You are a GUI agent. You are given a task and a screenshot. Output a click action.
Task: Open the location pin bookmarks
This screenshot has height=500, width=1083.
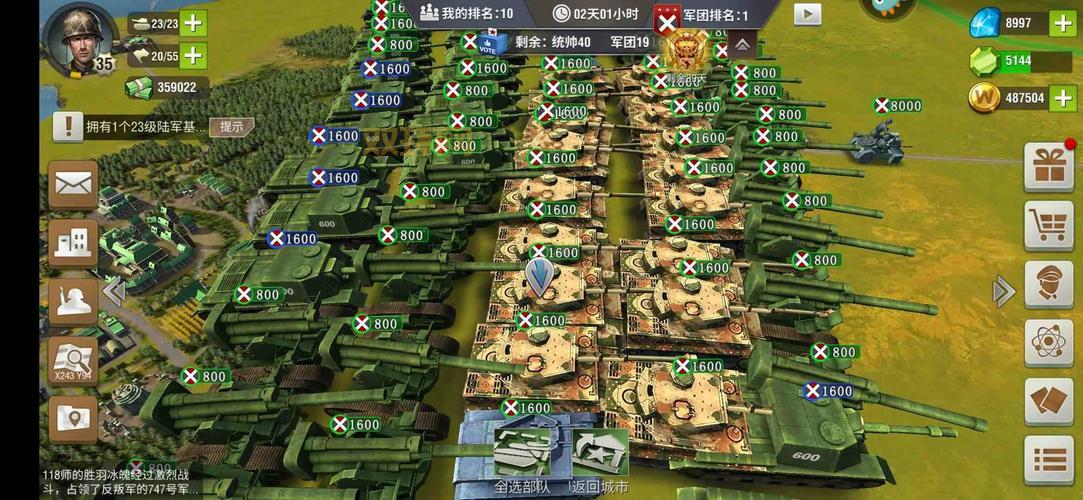[x=74, y=419]
